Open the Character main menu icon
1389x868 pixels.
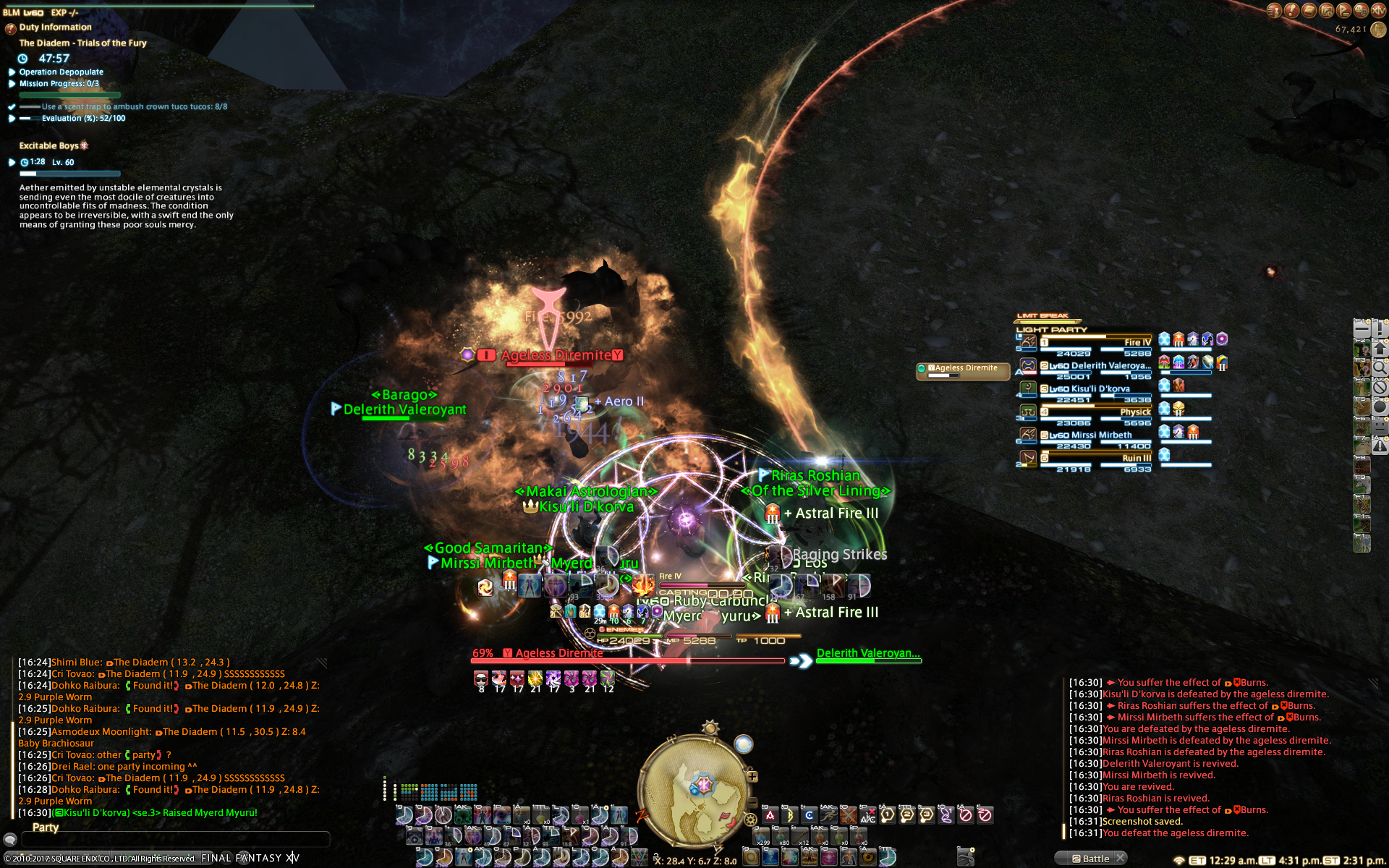pos(1274,11)
